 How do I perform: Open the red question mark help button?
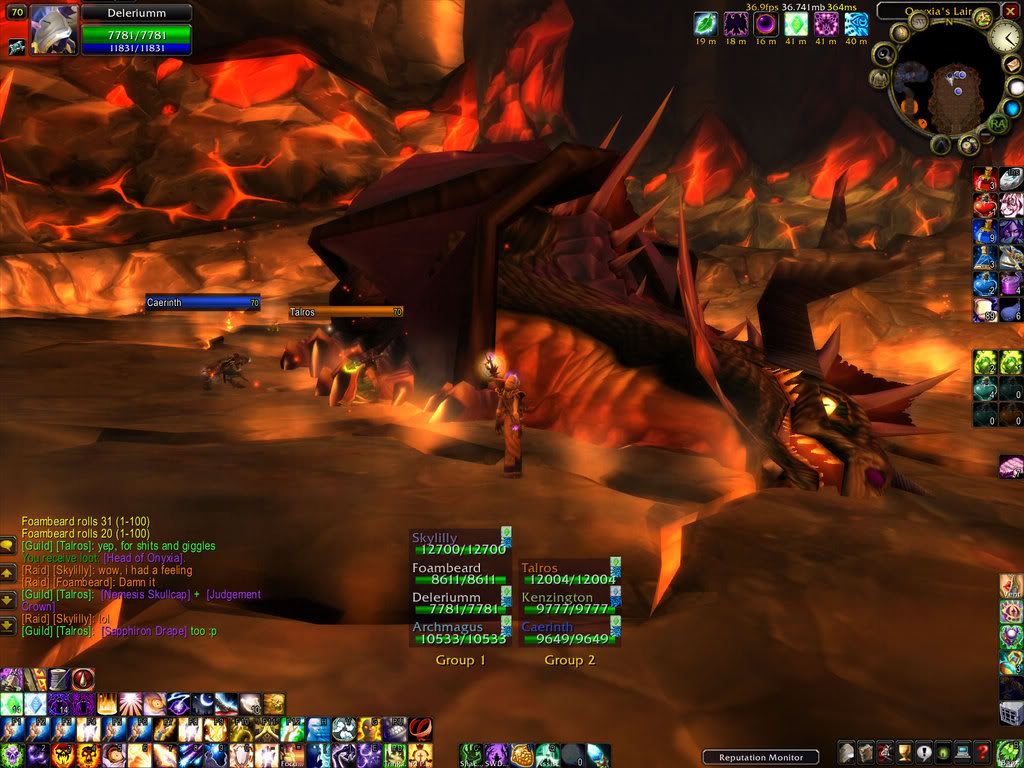tap(983, 753)
